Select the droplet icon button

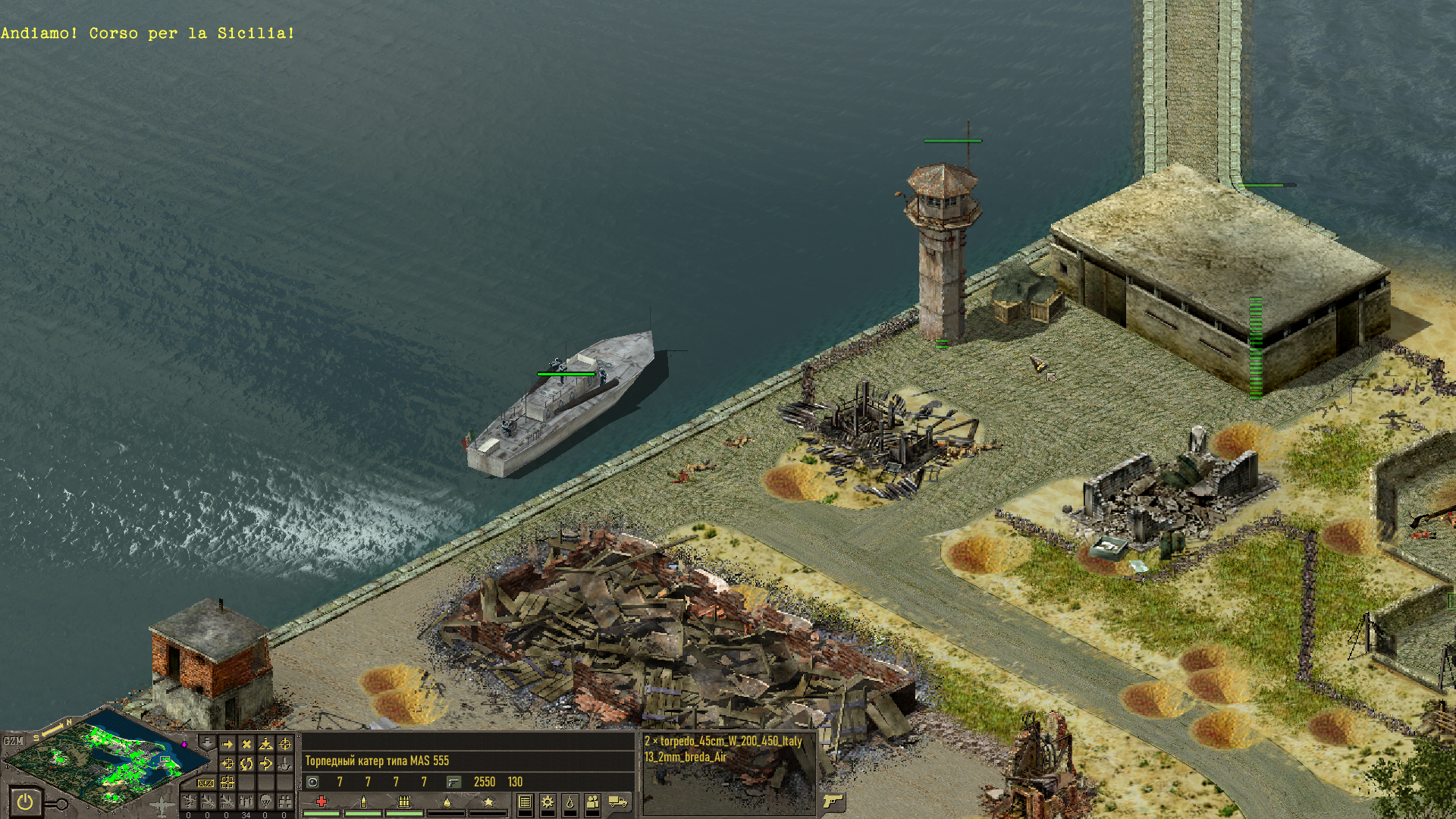pos(570,802)
